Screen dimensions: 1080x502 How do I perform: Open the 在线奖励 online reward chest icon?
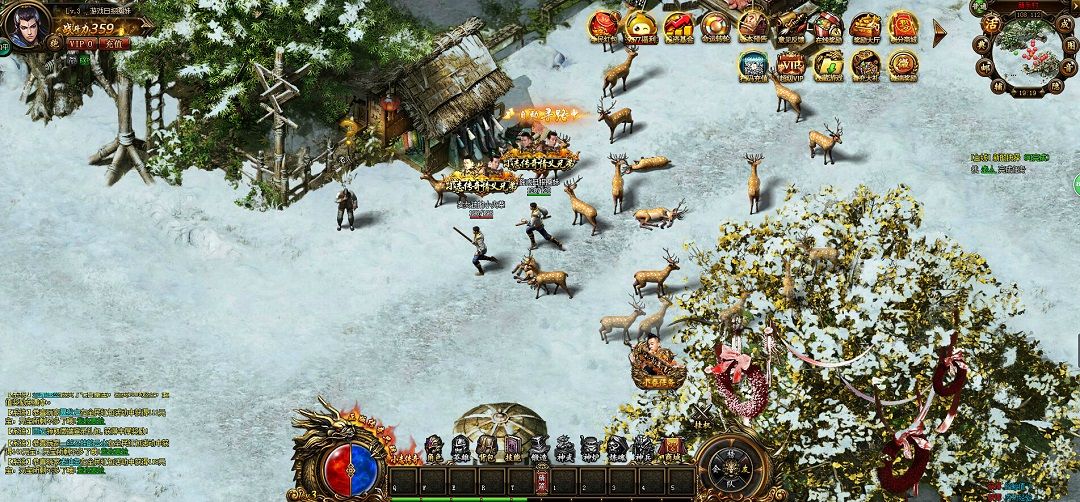click(828, 27)
